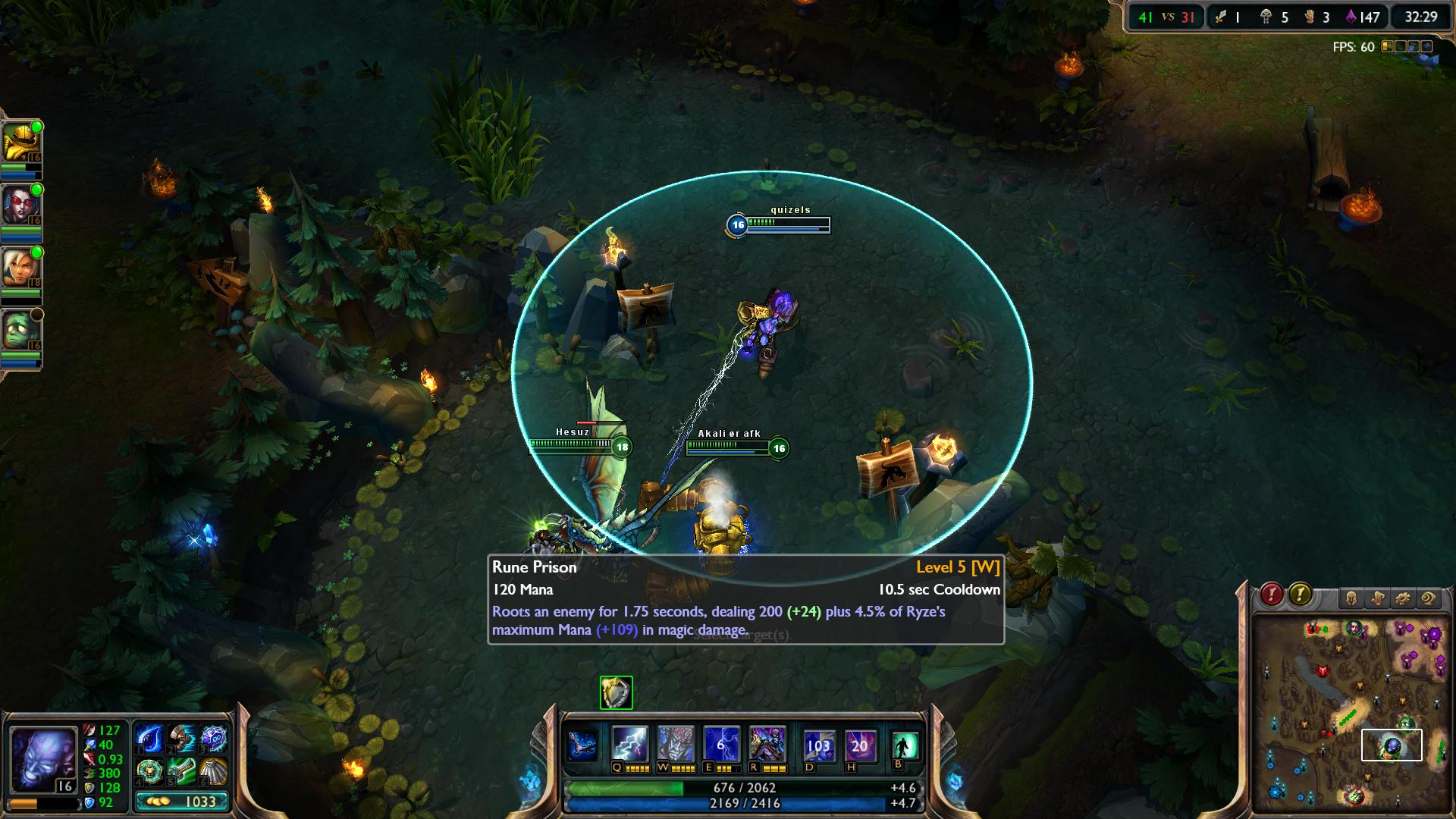Click the Recall button marked B

905,746
